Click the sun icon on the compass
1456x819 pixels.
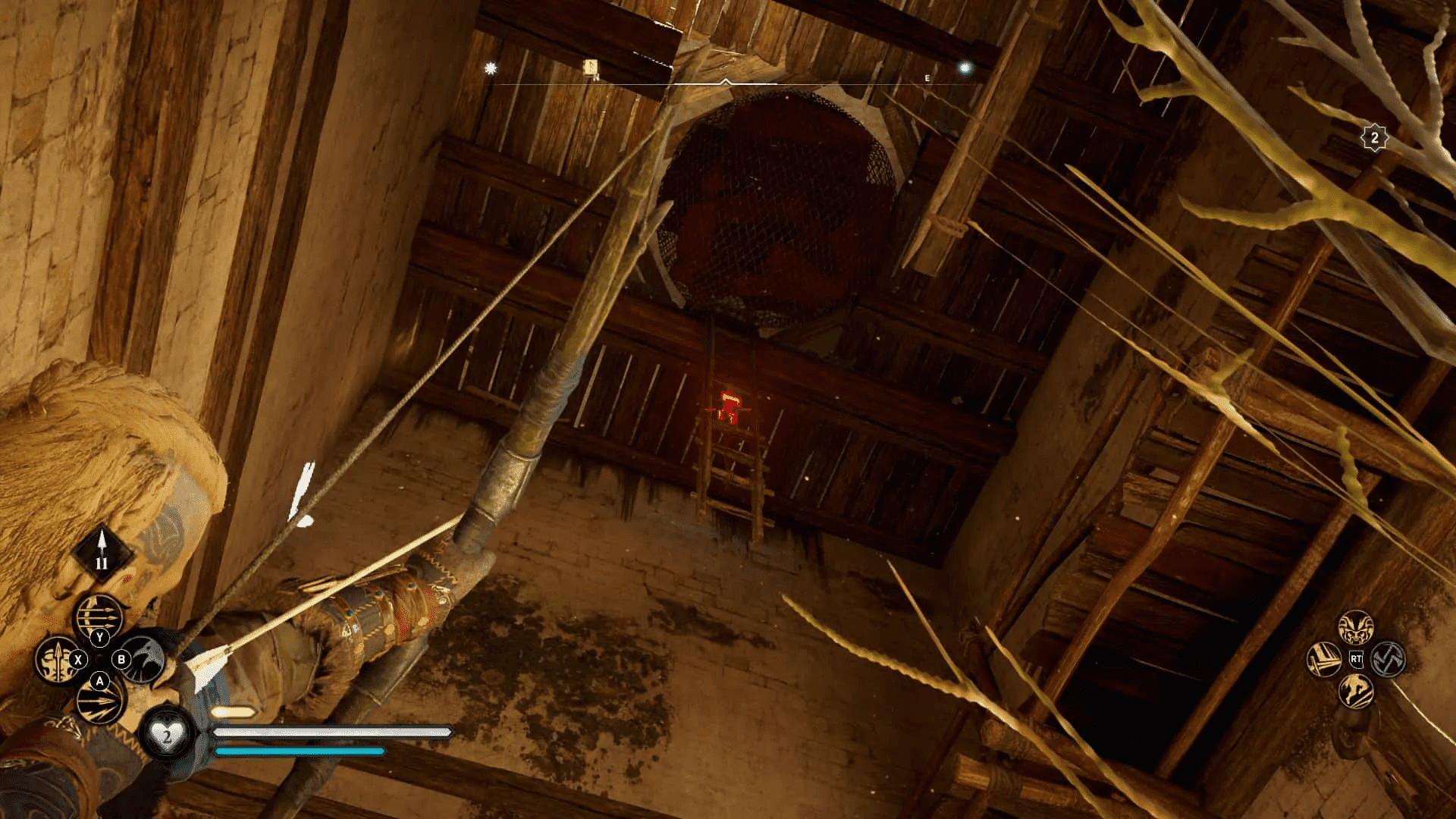(x=491, y=67)
